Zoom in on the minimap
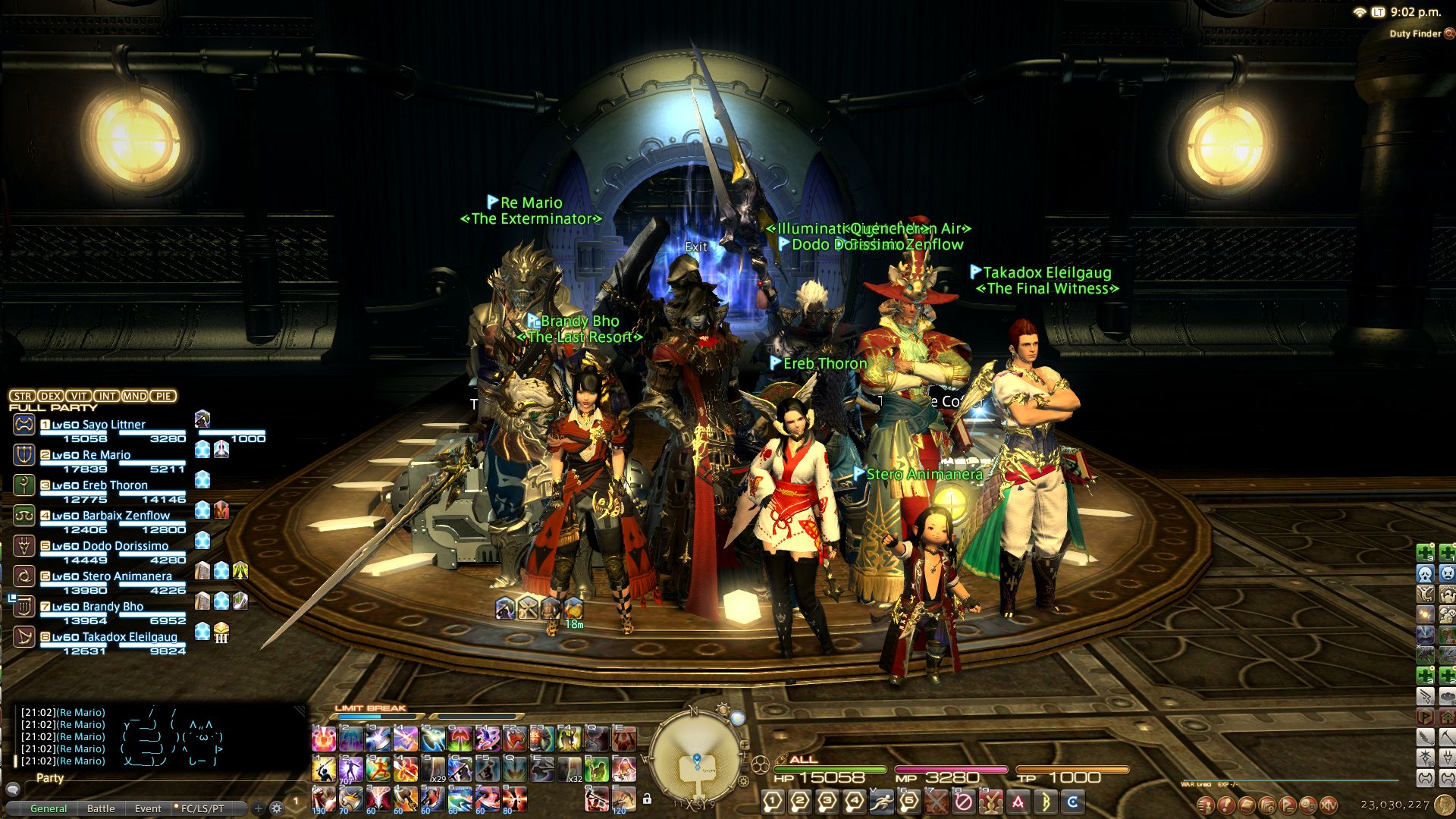Image resolution: width=1456 pixels, height=819 pixels. pyautogui.click(x=745, y=745)
